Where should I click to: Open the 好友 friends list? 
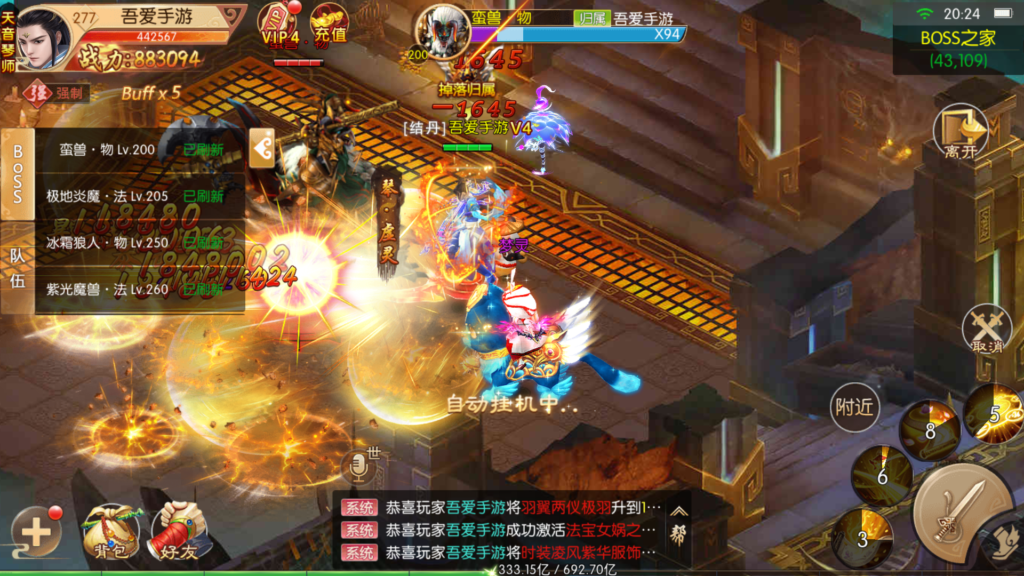pyautogui.click(x=178, y=532)
